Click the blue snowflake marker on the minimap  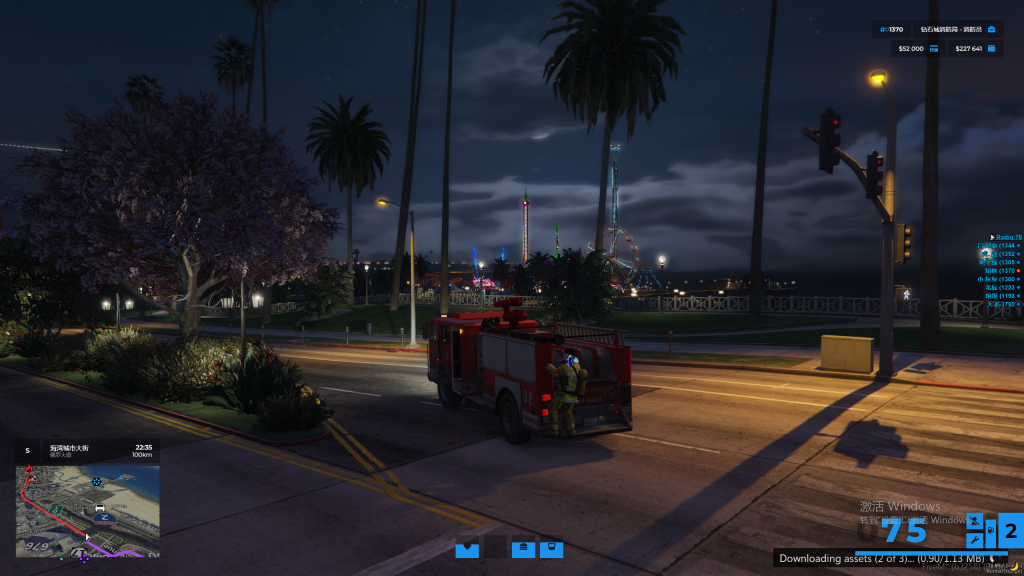click(x=97, y=482)
